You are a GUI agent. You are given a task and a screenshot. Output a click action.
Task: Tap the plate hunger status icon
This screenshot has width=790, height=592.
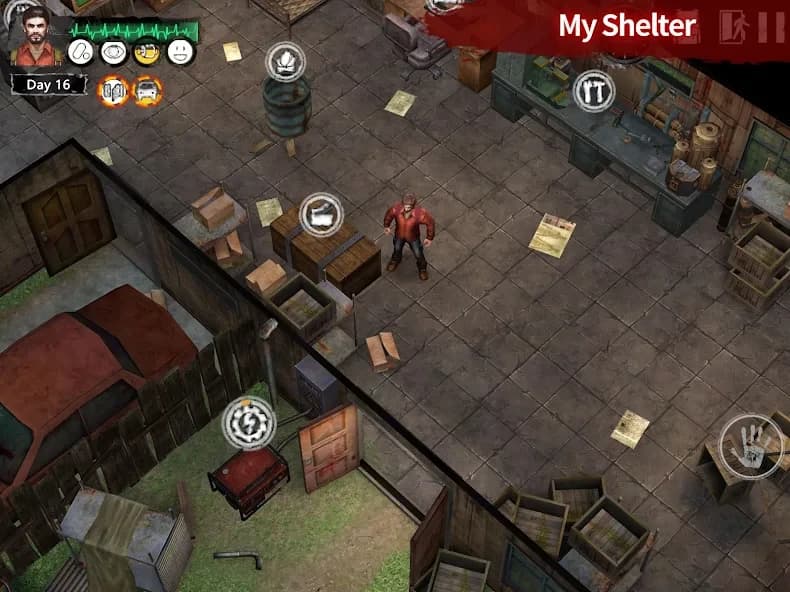pyautogui.click(x=114, y=52)
